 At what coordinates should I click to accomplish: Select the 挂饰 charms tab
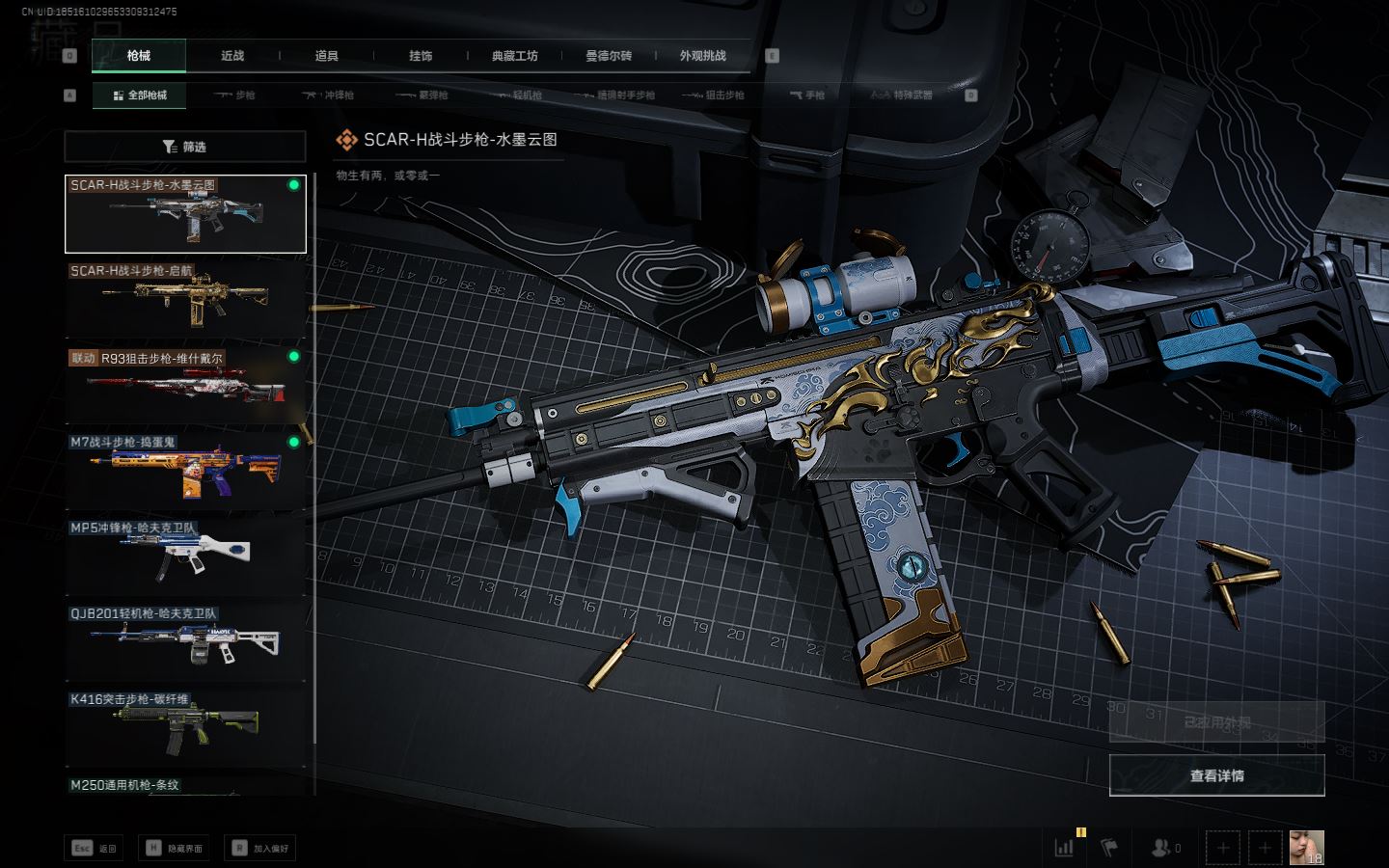(x=421, y=56)
